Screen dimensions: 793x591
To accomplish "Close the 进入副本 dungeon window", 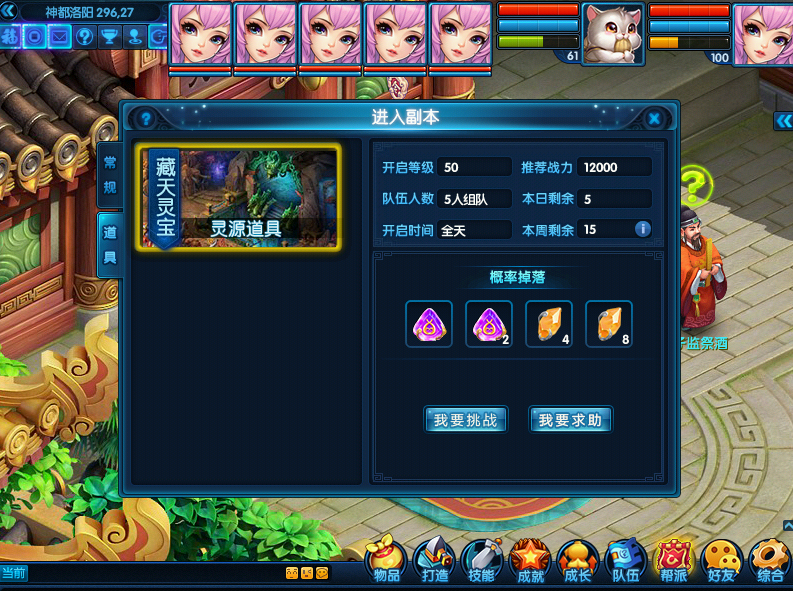I will pos(654,119).
